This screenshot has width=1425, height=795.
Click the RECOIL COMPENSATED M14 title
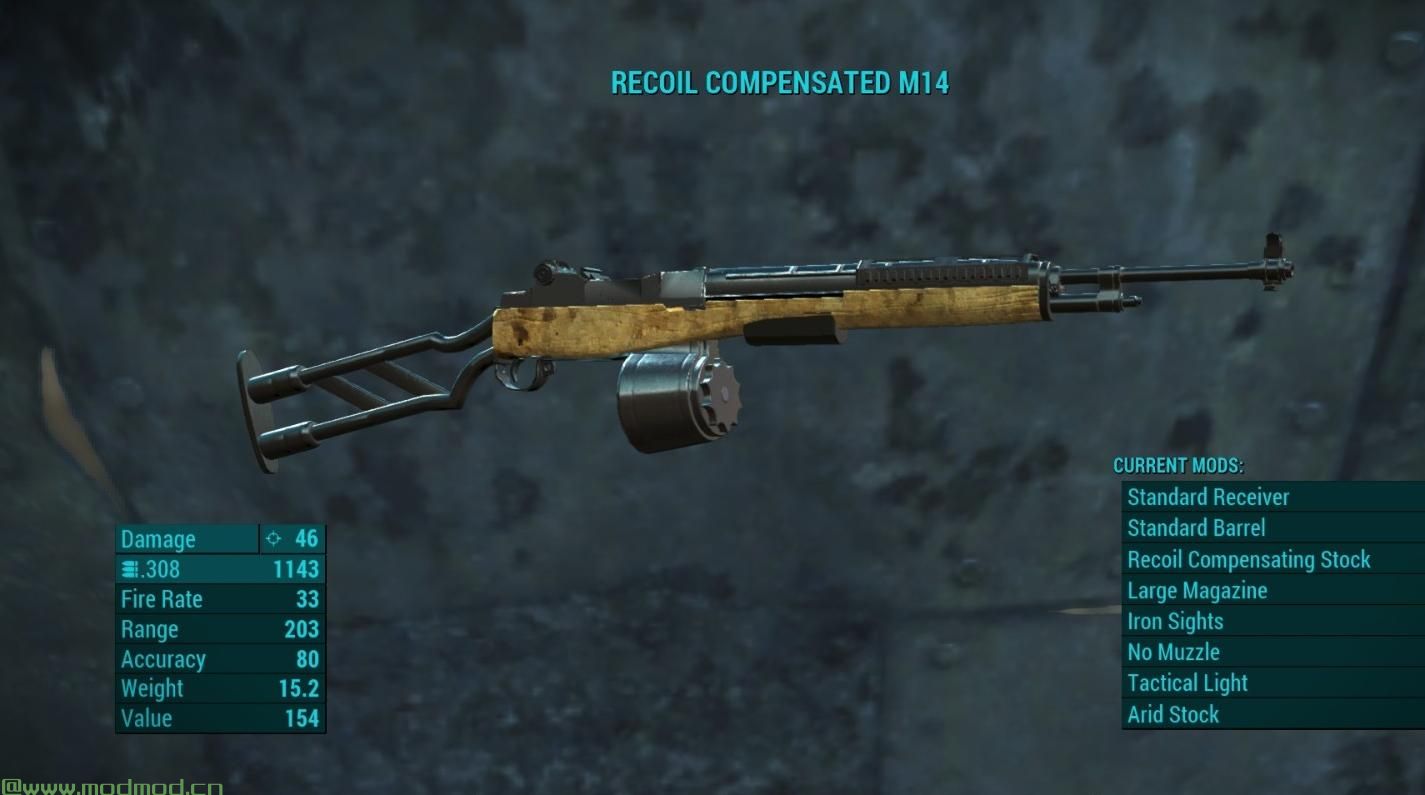[x=780, y=84]
